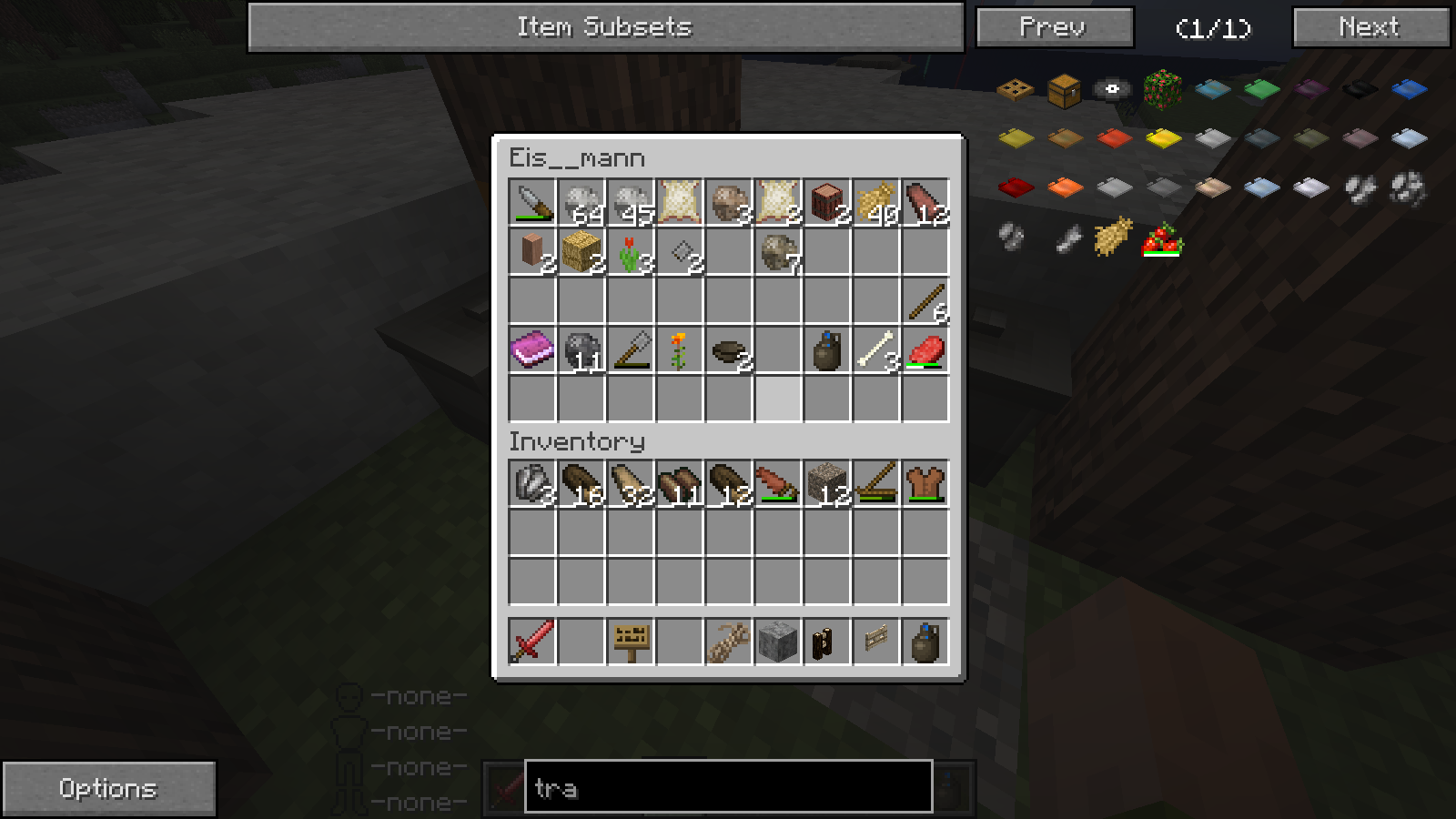Choose the chest in the item panel
Screen dimensions: 1456x819
(1064, 89)
